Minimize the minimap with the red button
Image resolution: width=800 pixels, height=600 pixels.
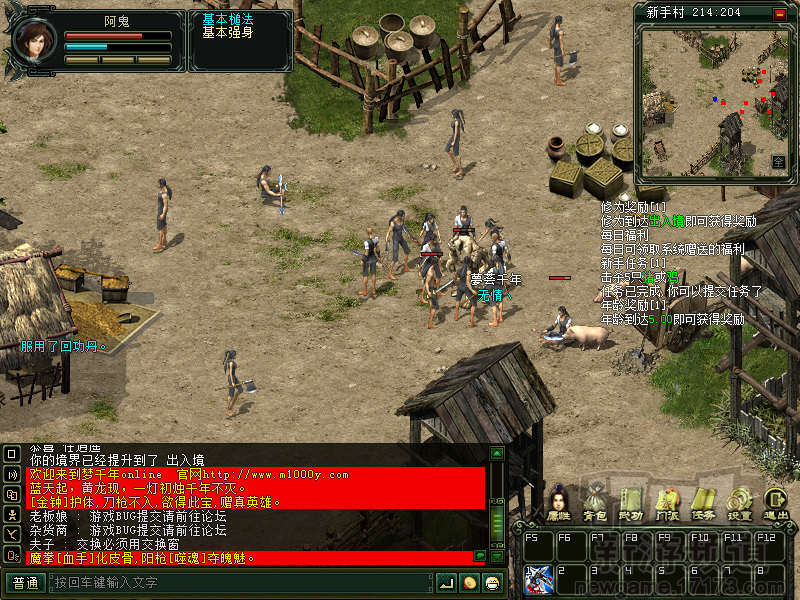point(780,13)
